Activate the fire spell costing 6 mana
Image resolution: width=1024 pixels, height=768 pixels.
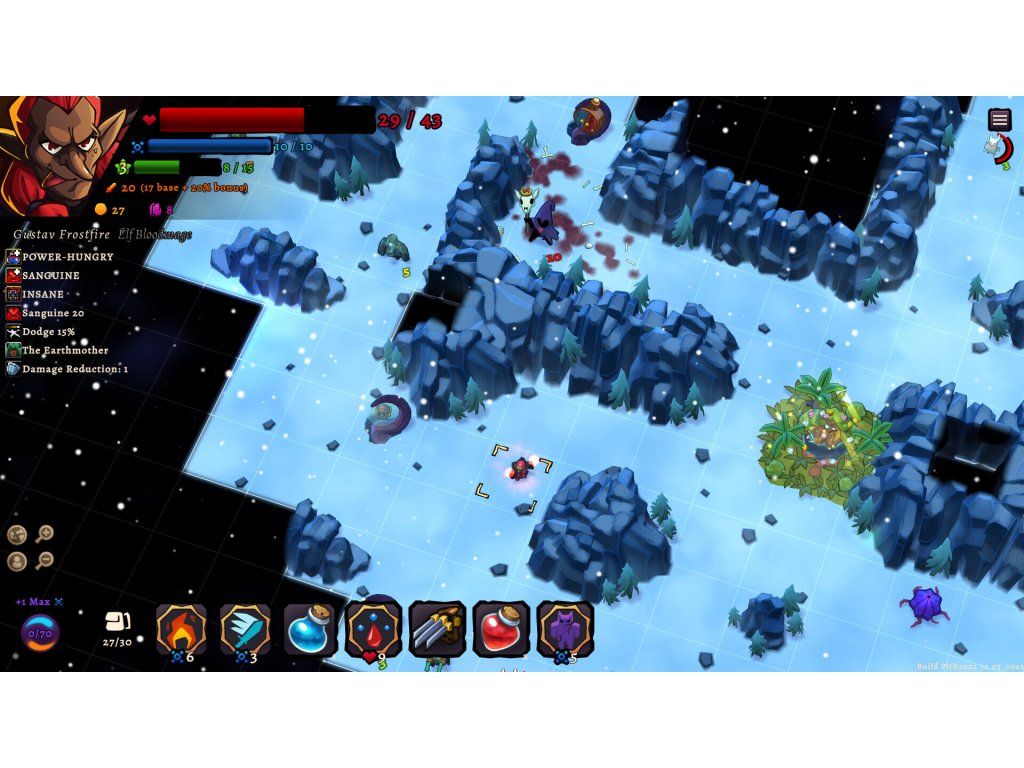[181, 629]
